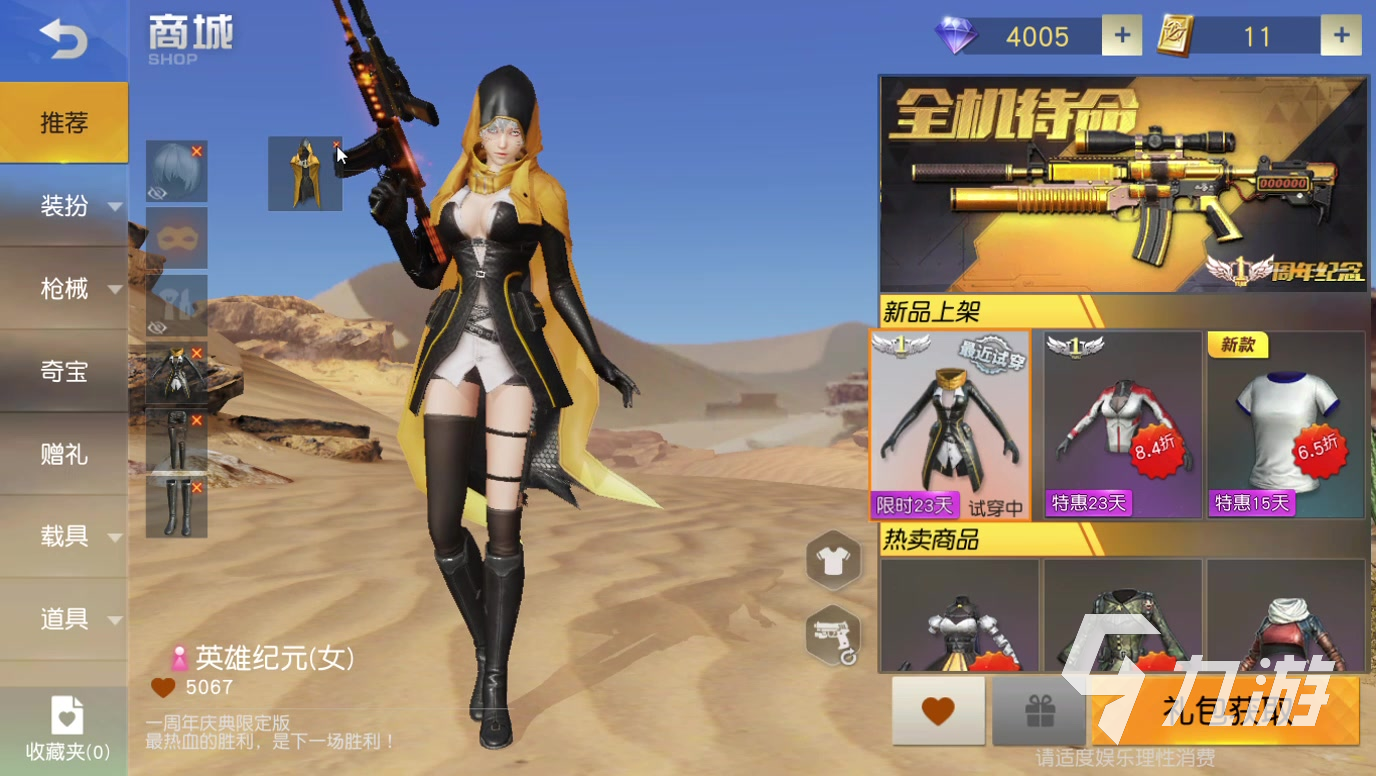Viewport: 1376px width, 776px height.
Task: Select the black coat outfit marked 试穿中
Action: [x=950, y=425]
